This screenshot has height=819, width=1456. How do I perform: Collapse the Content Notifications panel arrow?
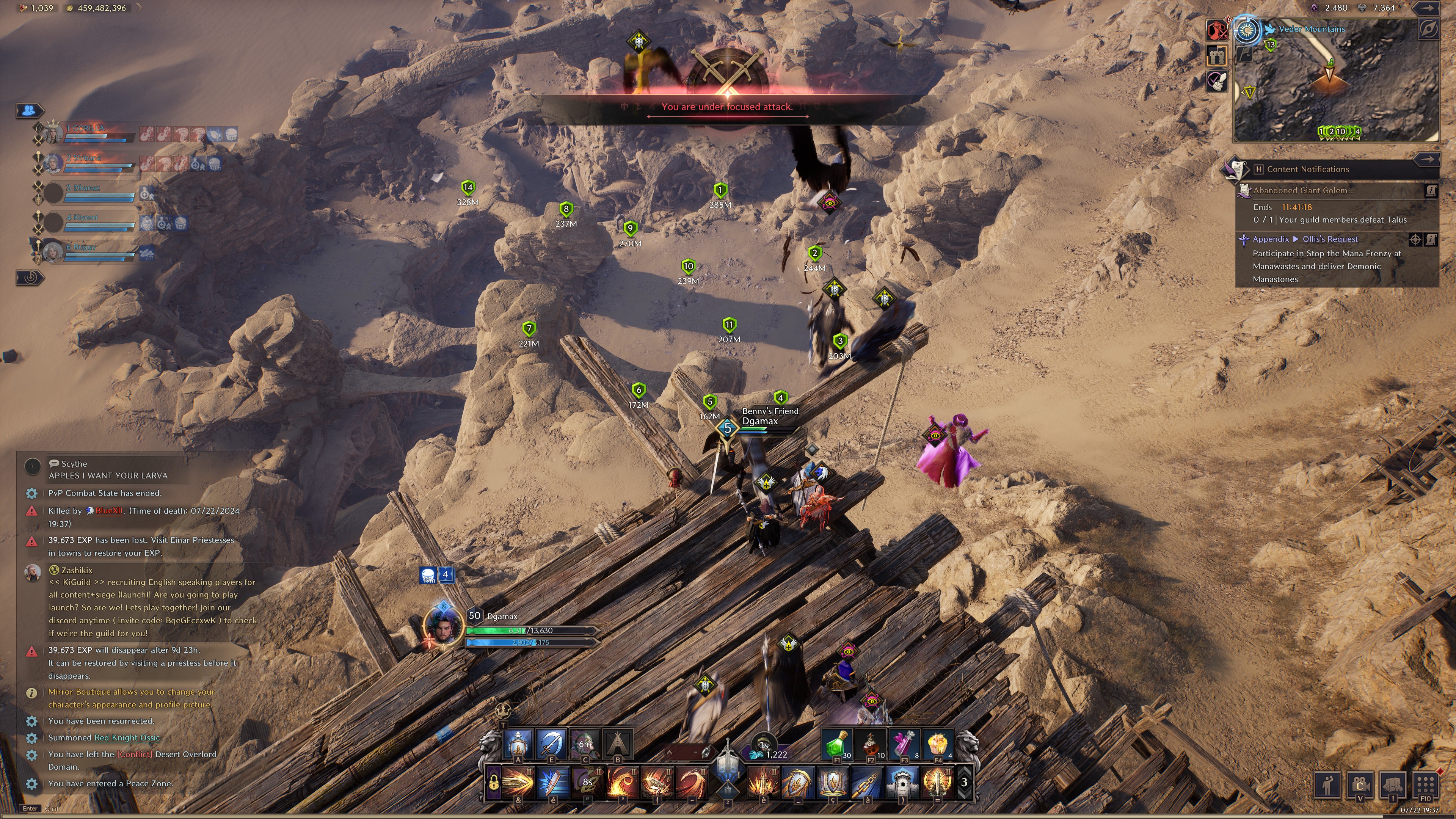click(1426, 159)
